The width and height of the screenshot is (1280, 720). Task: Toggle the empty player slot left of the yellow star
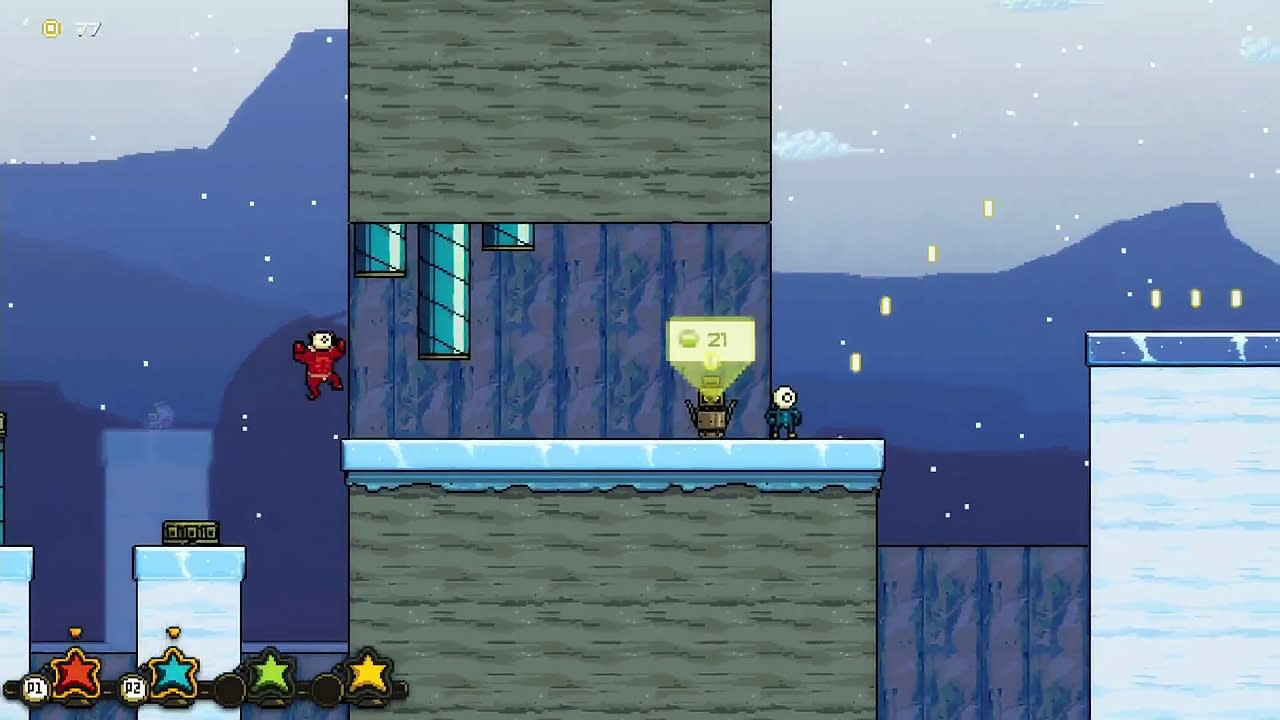[326, 688]
